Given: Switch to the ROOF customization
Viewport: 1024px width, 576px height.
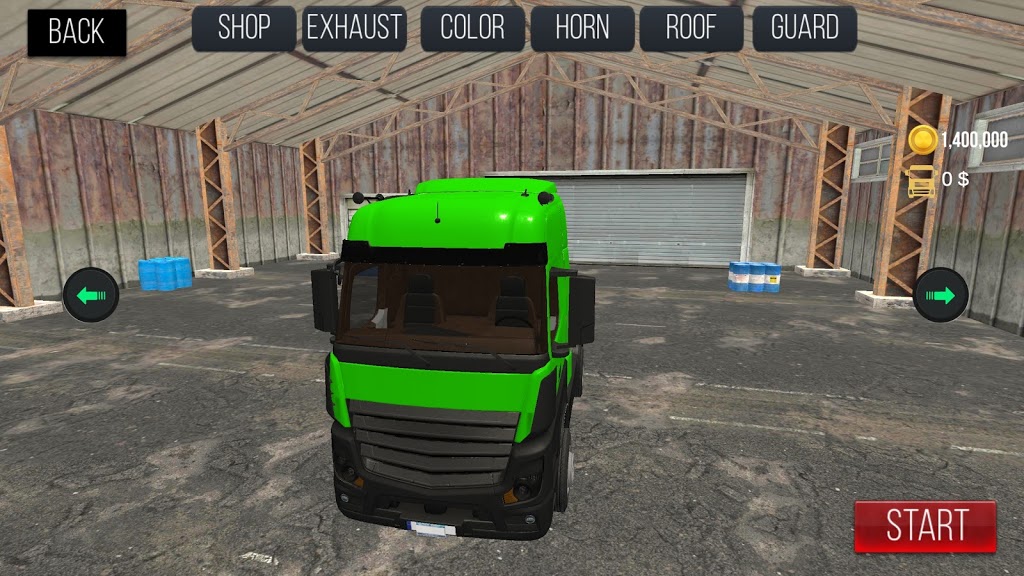Looking at the screenshot, I should [x=691, y=29].
